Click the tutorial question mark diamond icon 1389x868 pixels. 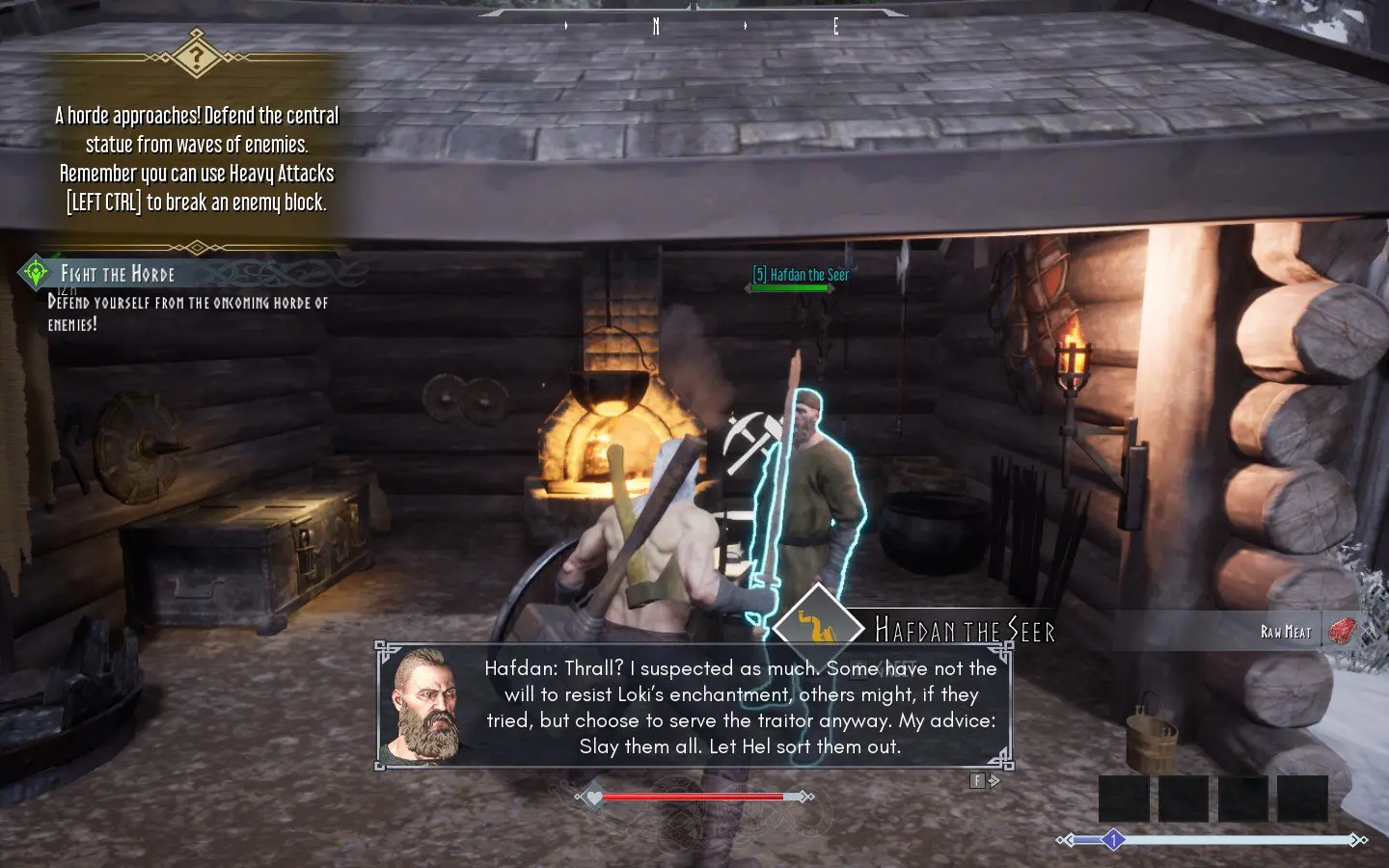(196, 57)
